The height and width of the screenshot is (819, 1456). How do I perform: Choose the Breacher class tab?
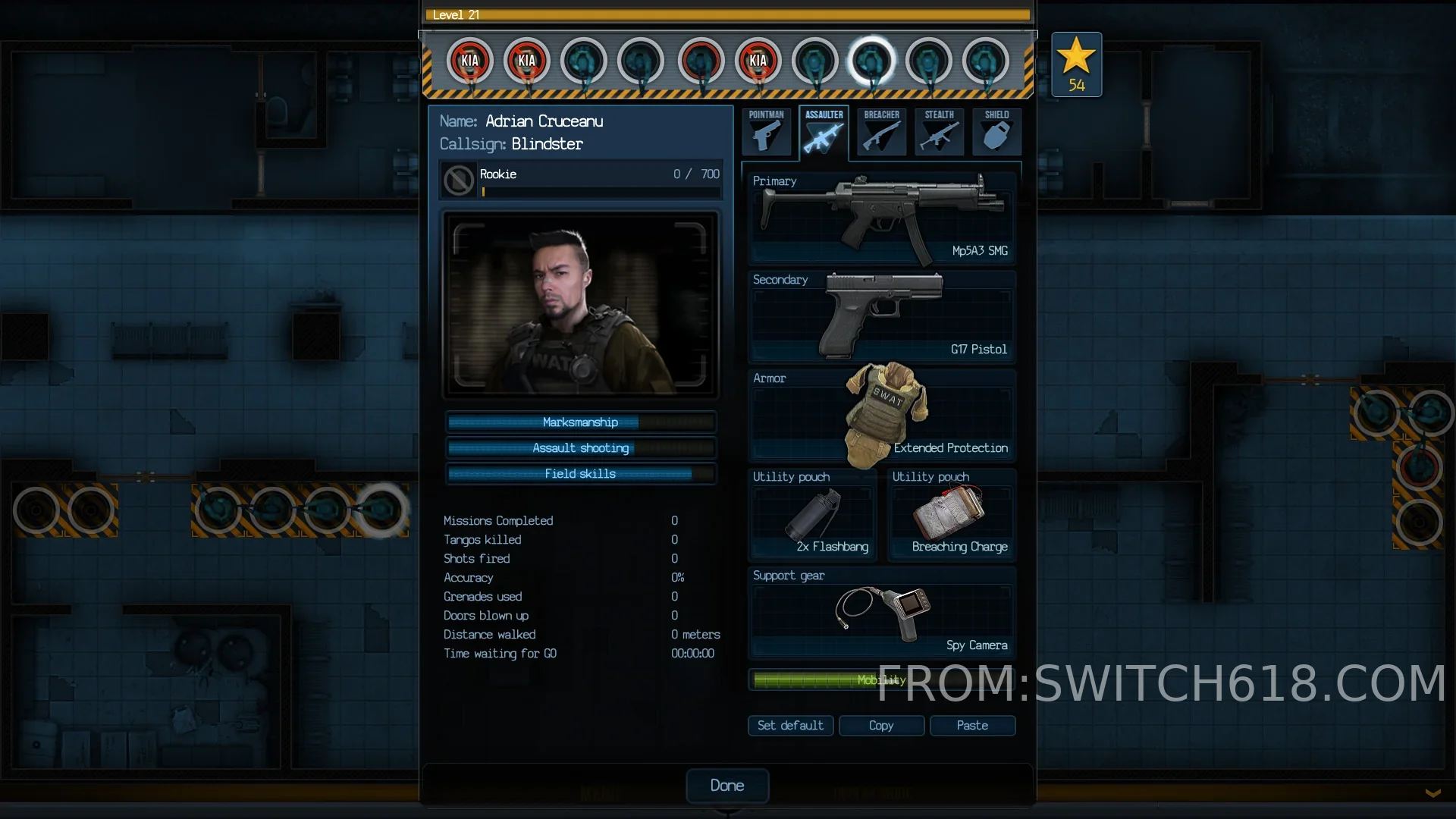881,132
